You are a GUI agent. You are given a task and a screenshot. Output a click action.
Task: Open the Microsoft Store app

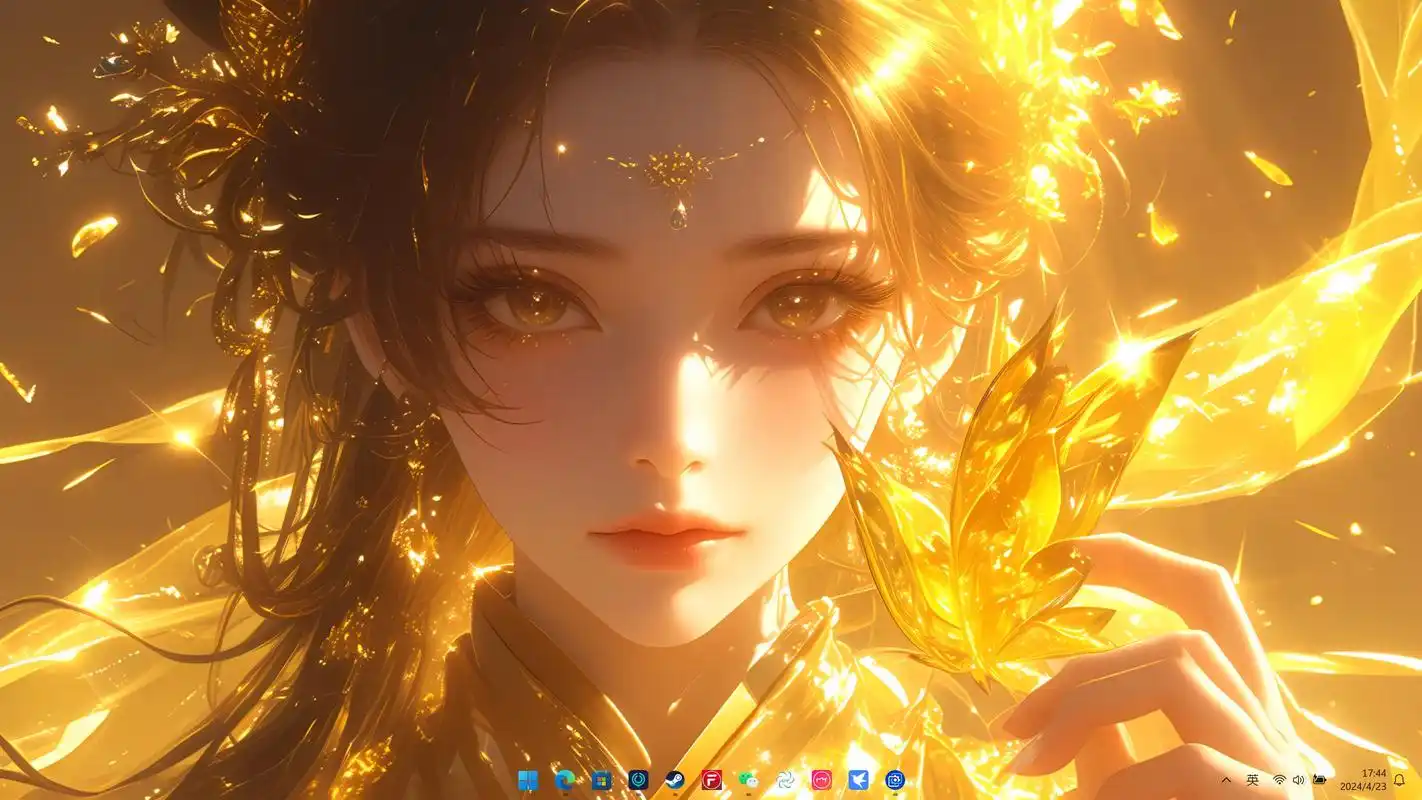(601, 782)
